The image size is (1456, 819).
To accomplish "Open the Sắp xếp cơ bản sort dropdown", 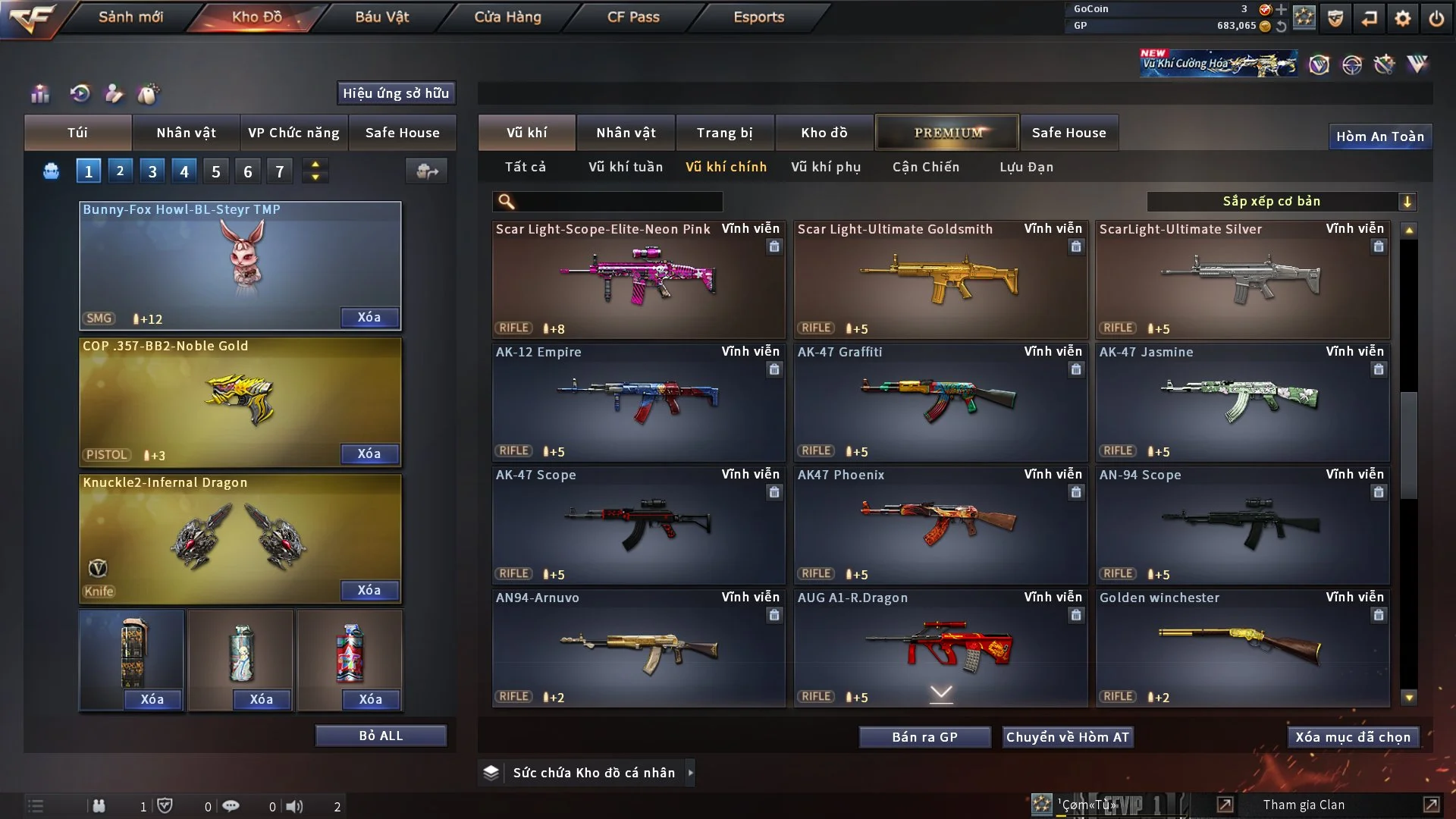I will pos(1281,202).
